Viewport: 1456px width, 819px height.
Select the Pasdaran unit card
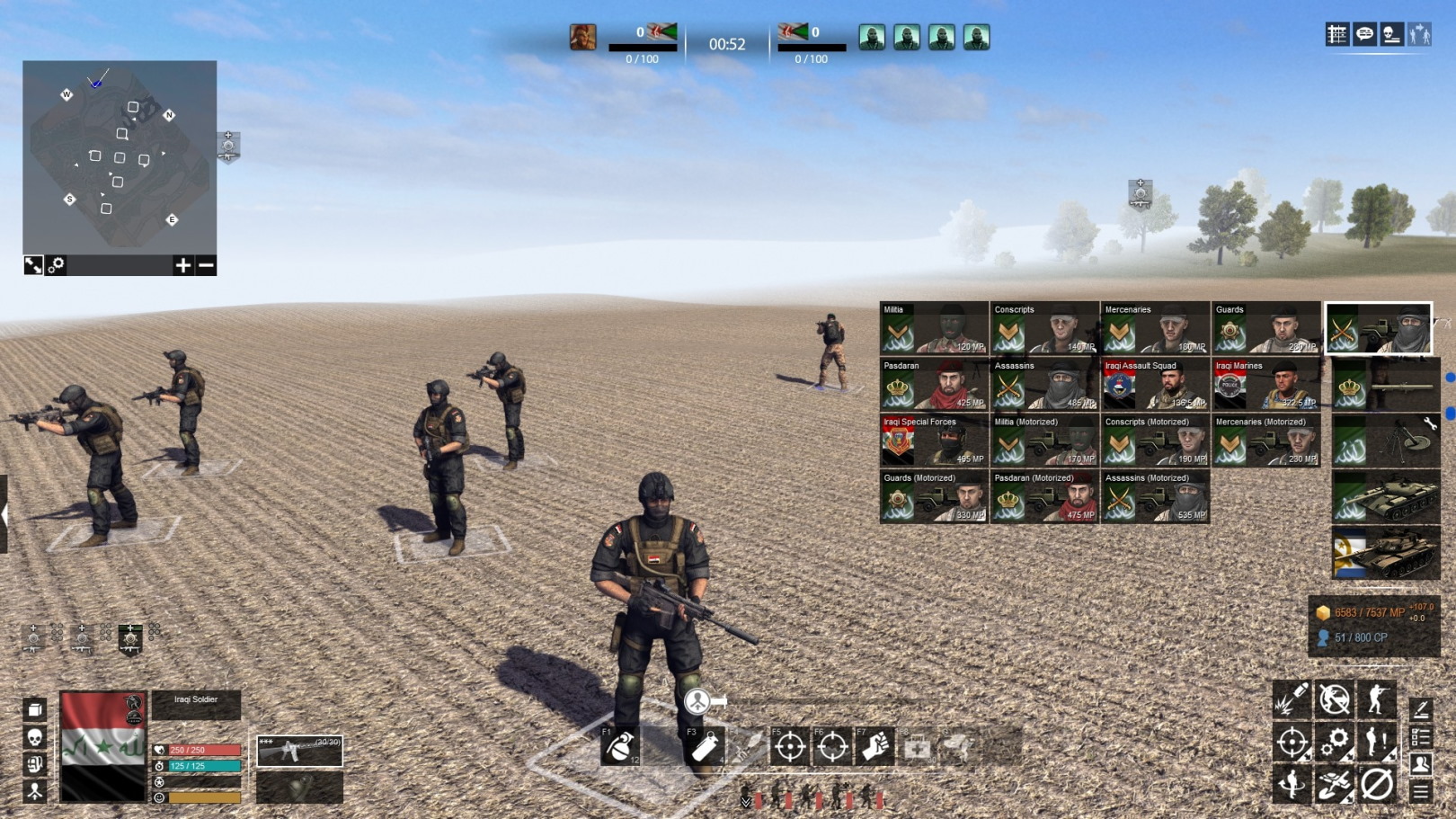[934, 385]
